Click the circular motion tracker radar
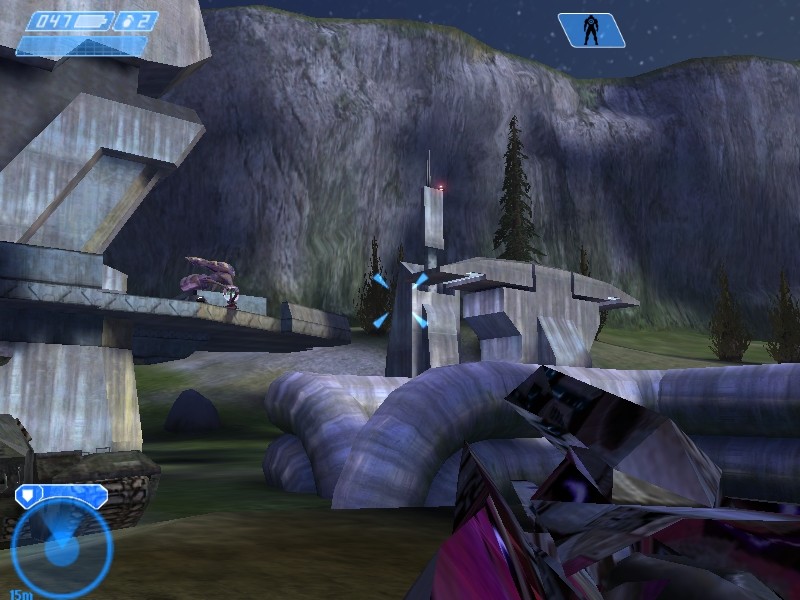Image resolution: width=800 pixels, height=600 pixels. [x=61, y=546]
